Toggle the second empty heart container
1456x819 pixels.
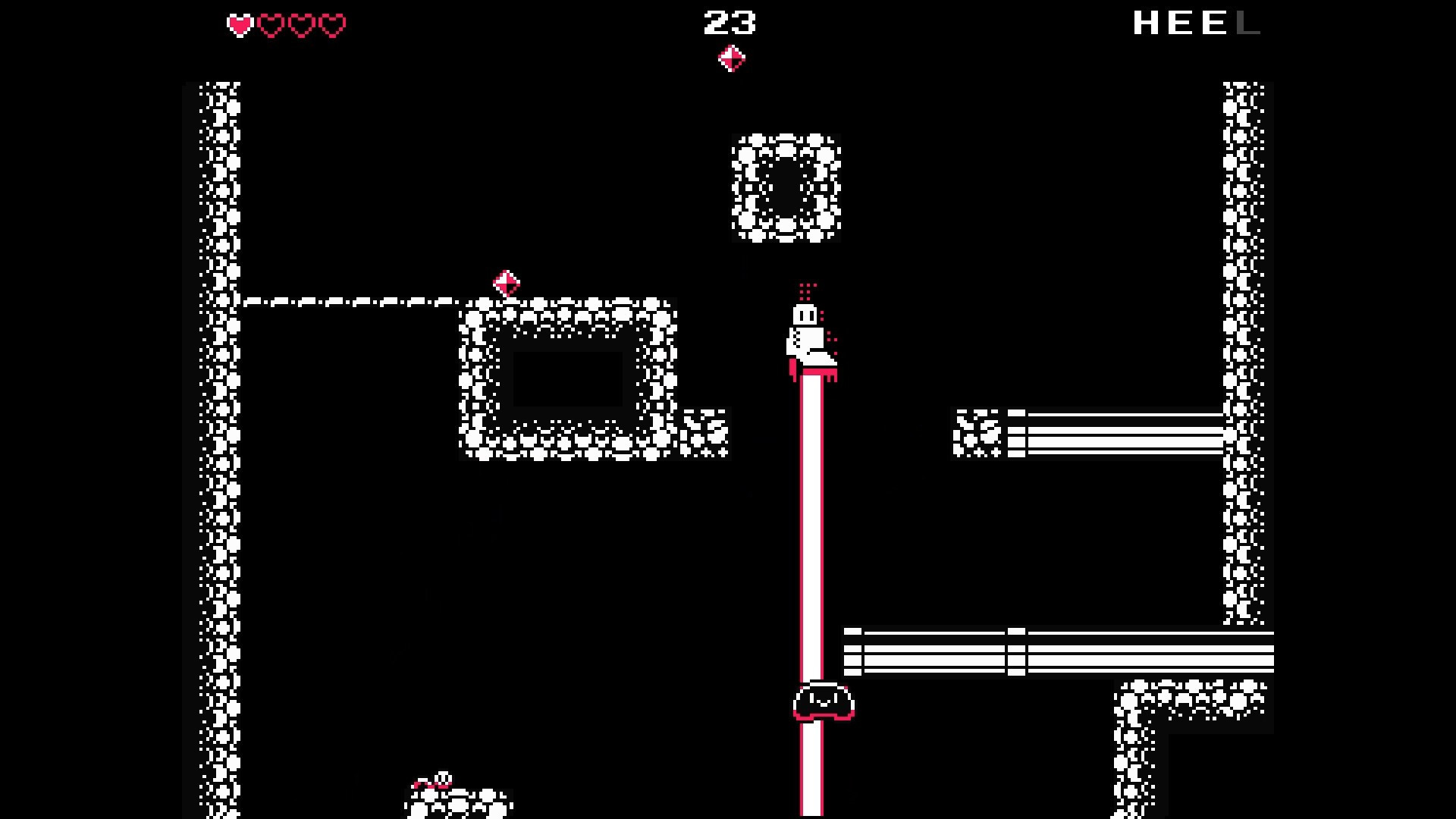pos(301,25)
